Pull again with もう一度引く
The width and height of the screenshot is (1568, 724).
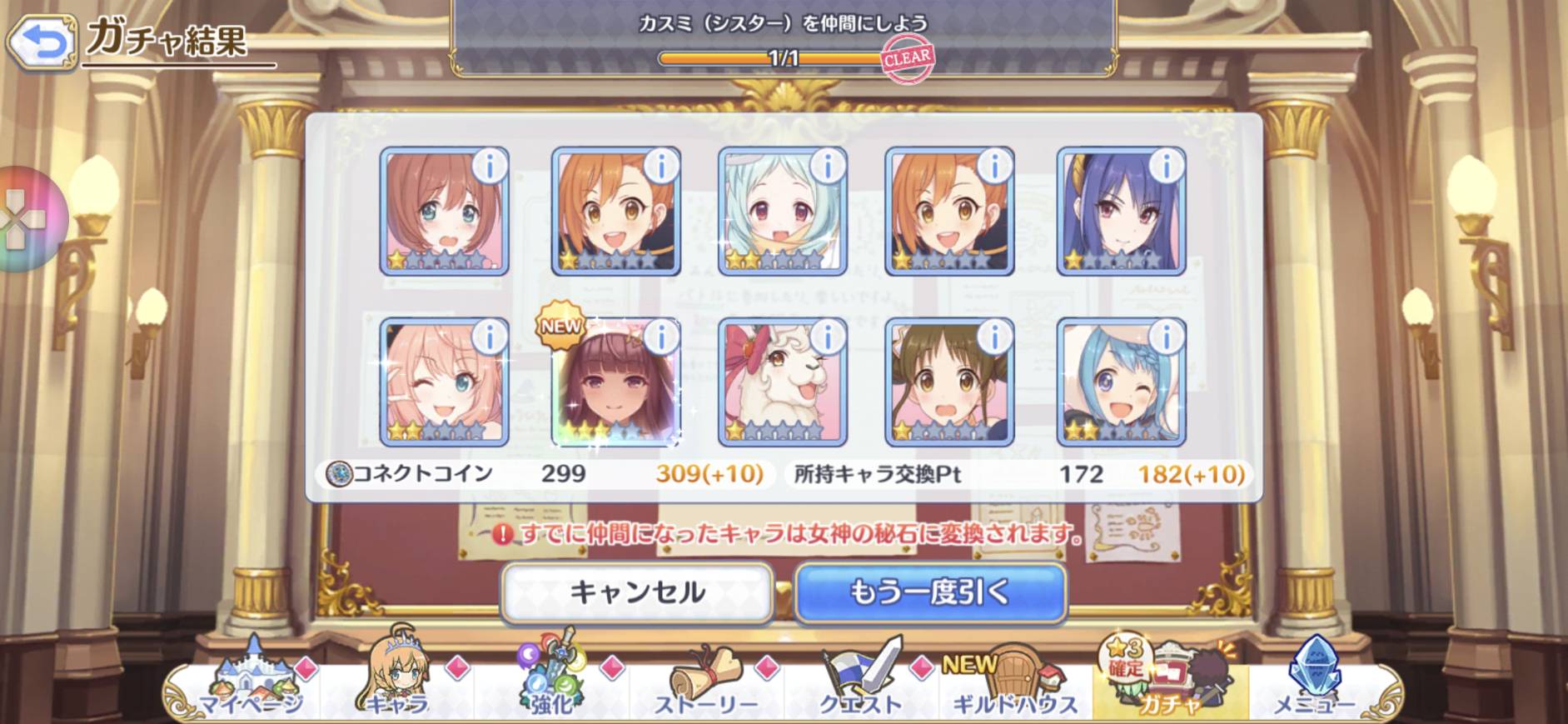tap(930, 592)
